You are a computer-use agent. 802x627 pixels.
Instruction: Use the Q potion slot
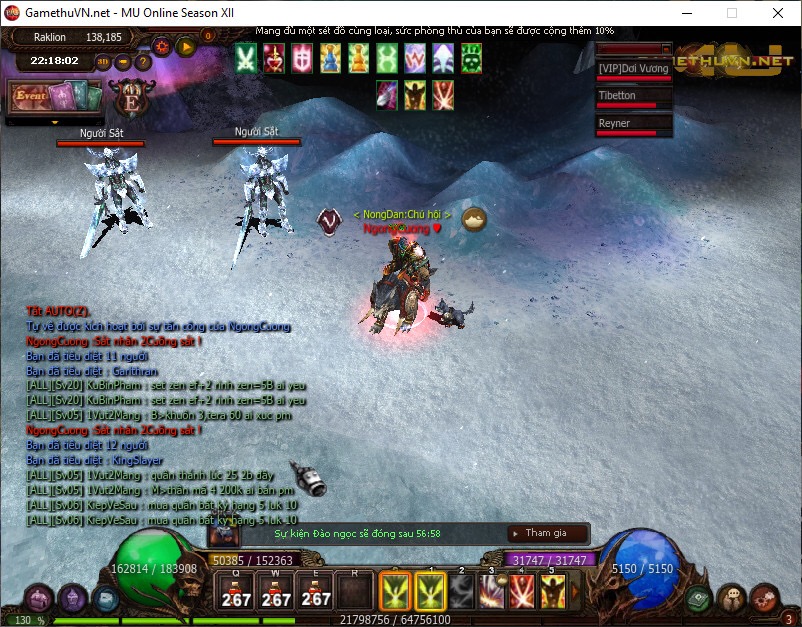point(237,591)
